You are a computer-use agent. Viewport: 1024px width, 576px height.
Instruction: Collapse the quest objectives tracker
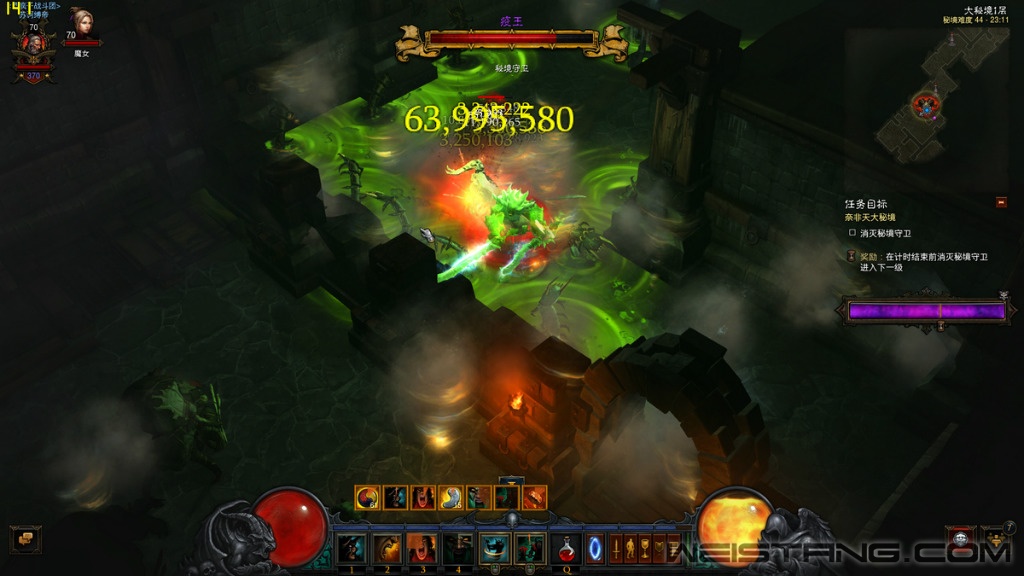[1001, 203]
